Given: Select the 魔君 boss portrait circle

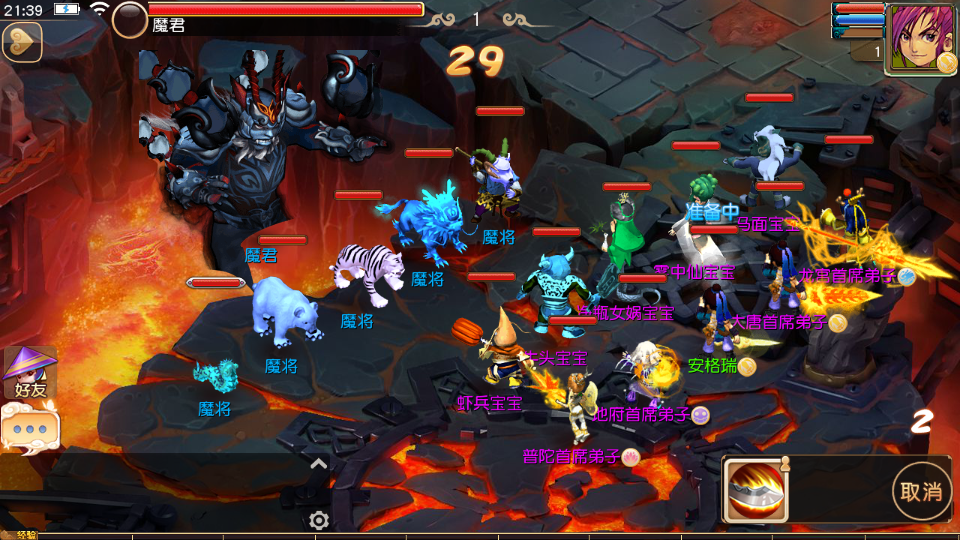Looking at the screenshot, I should point(130,19).
